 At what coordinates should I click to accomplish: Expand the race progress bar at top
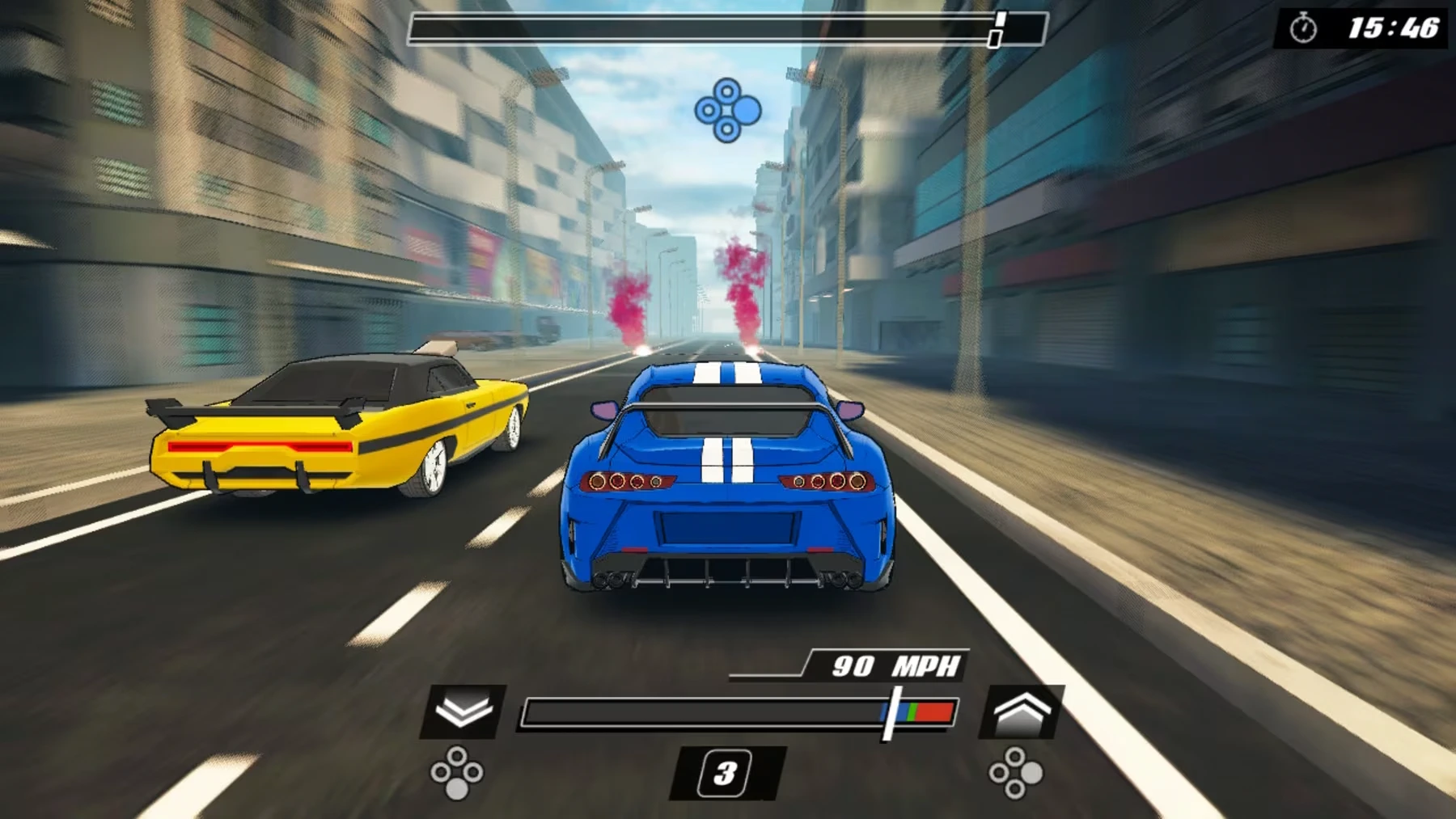pyautogui.click(x=724, y=26)
